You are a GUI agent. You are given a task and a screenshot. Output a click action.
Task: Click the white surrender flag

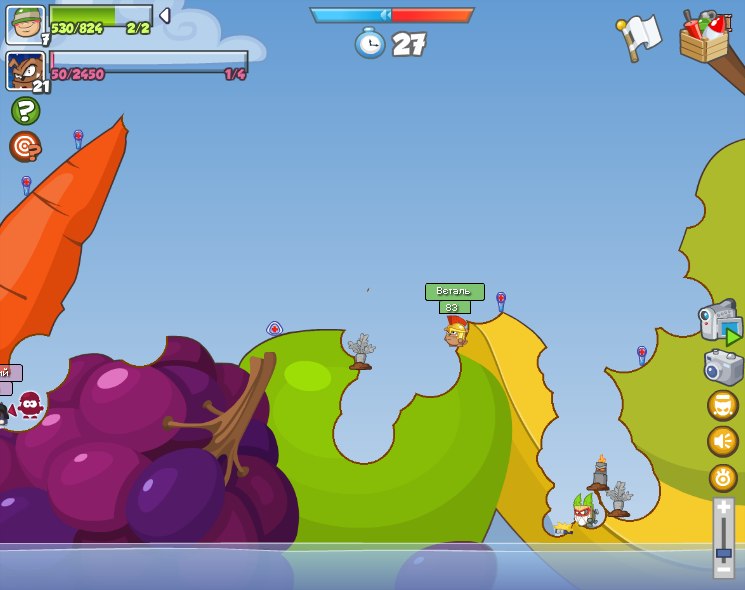coord(640,35)
